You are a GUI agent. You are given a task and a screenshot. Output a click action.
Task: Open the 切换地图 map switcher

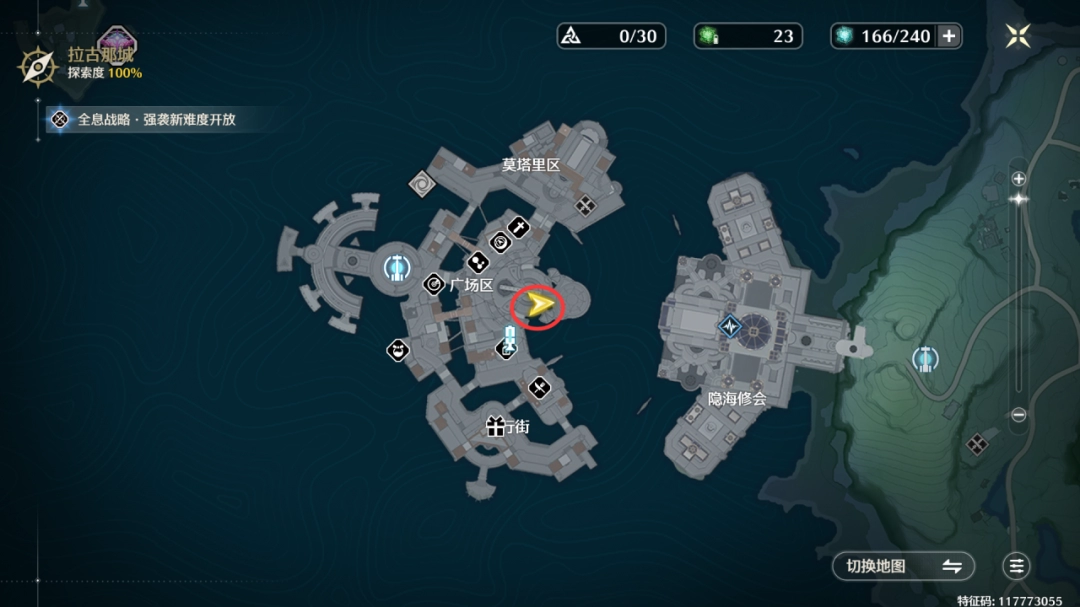coord(903,566)
